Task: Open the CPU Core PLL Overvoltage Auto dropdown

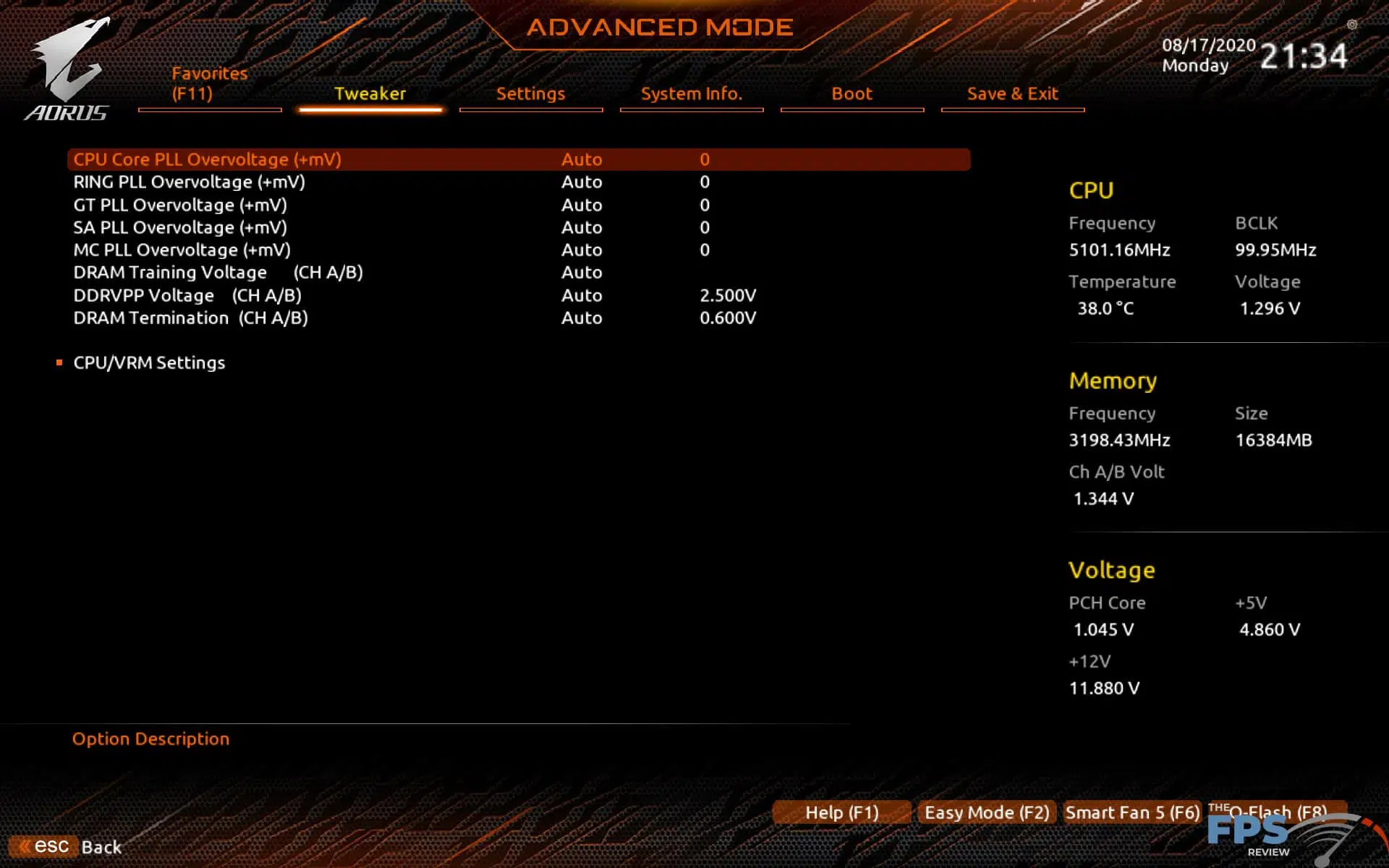Action: pos(582,159)
